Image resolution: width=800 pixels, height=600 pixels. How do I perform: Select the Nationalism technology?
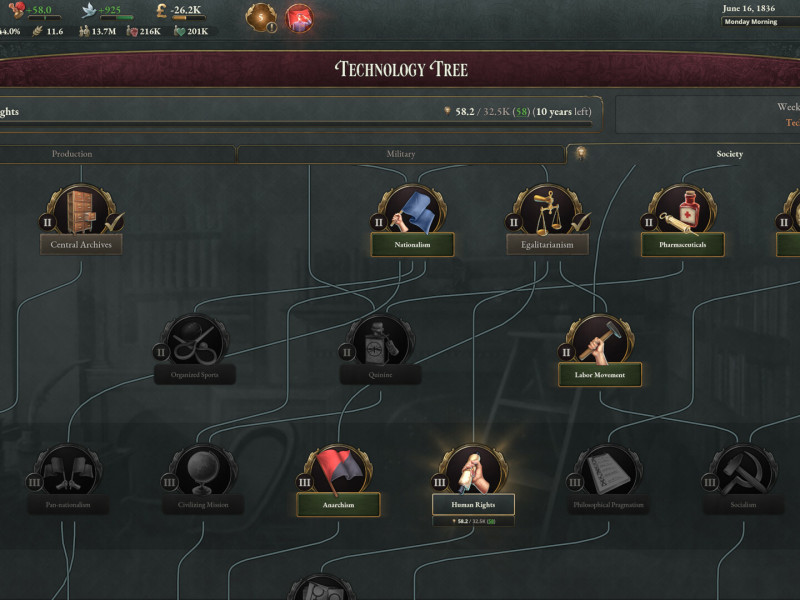(x=412, y=244)
